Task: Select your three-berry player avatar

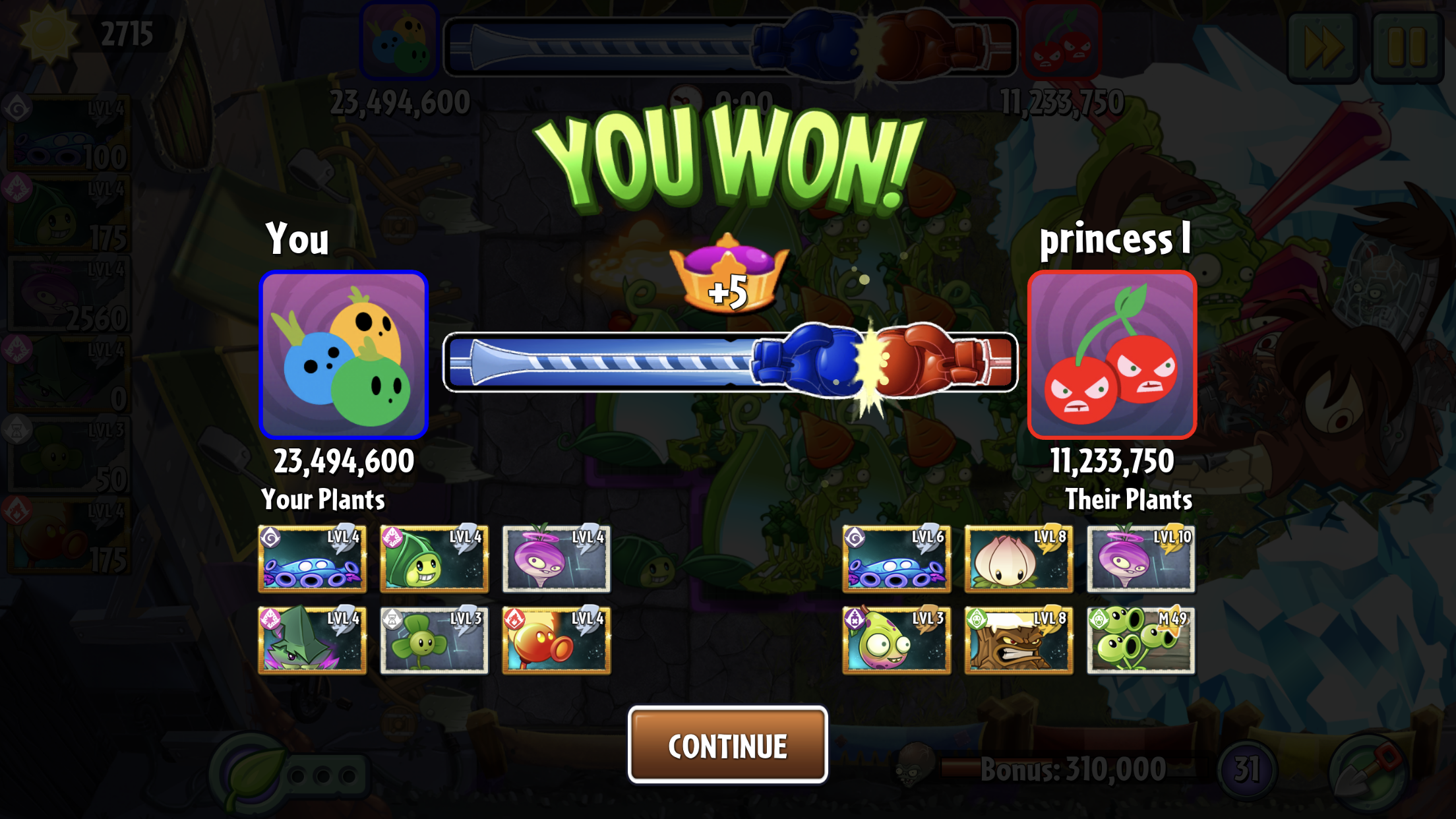Action: (344, 355)
